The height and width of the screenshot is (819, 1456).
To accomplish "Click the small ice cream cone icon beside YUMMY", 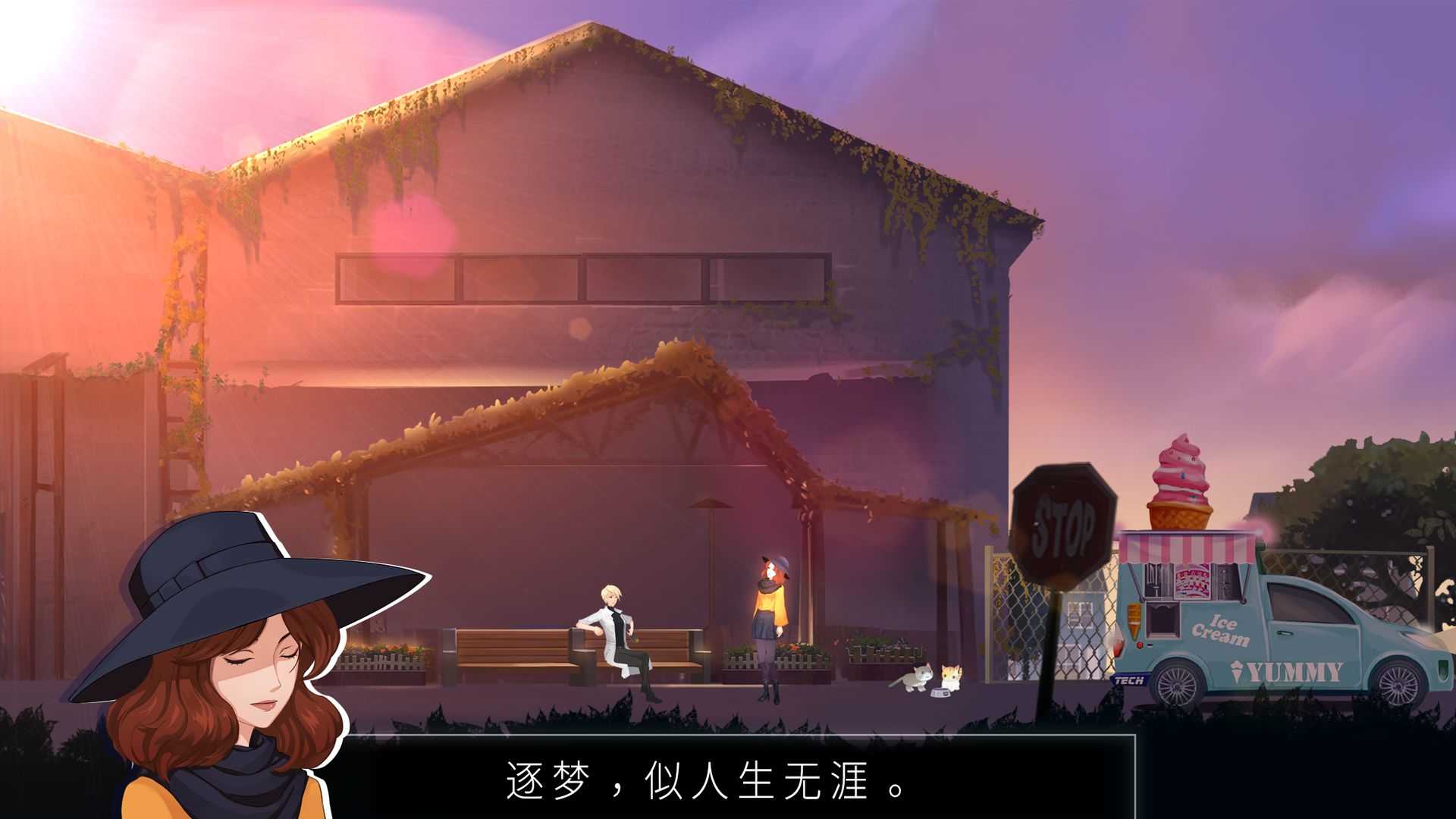I will coord(1238,670).
